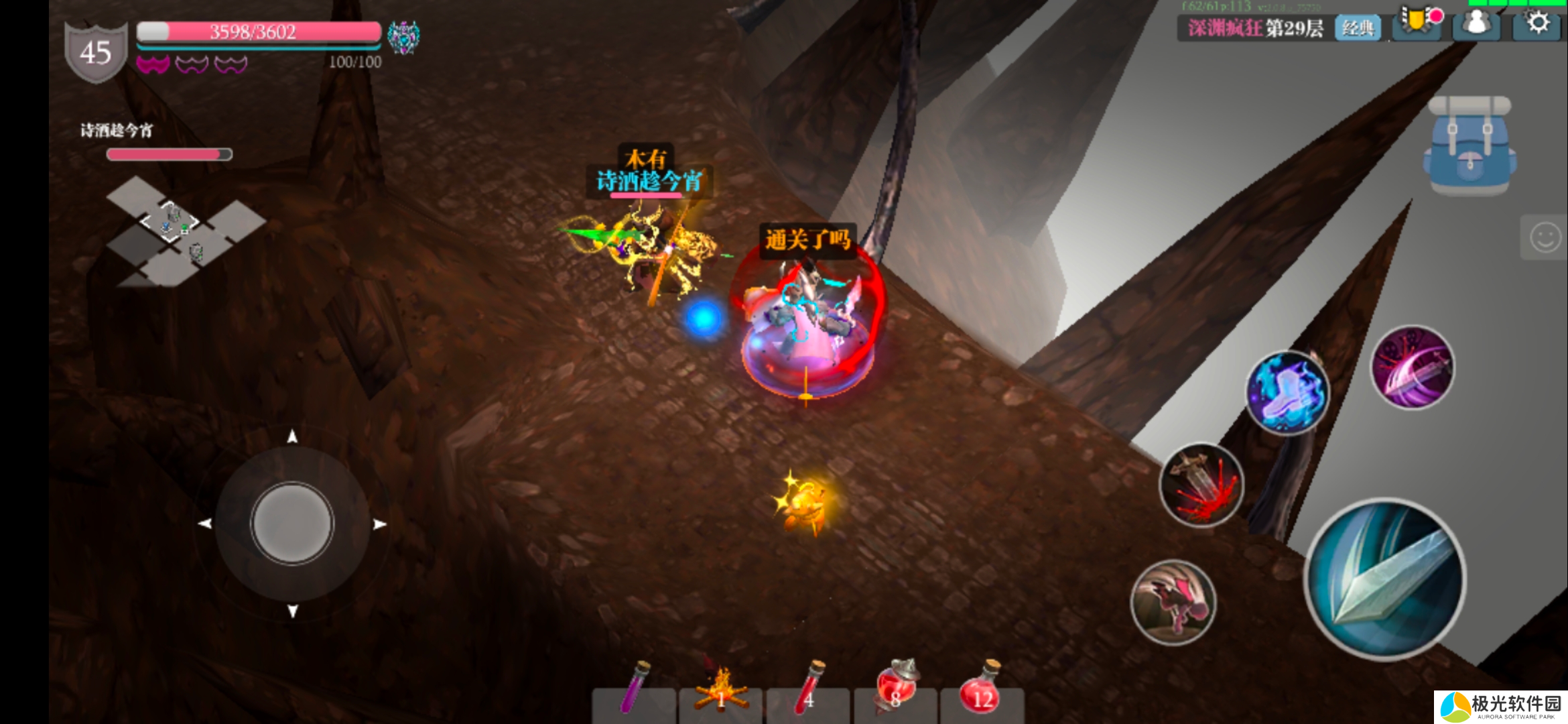Tap the virtual joystick center knob

point(292,523)
